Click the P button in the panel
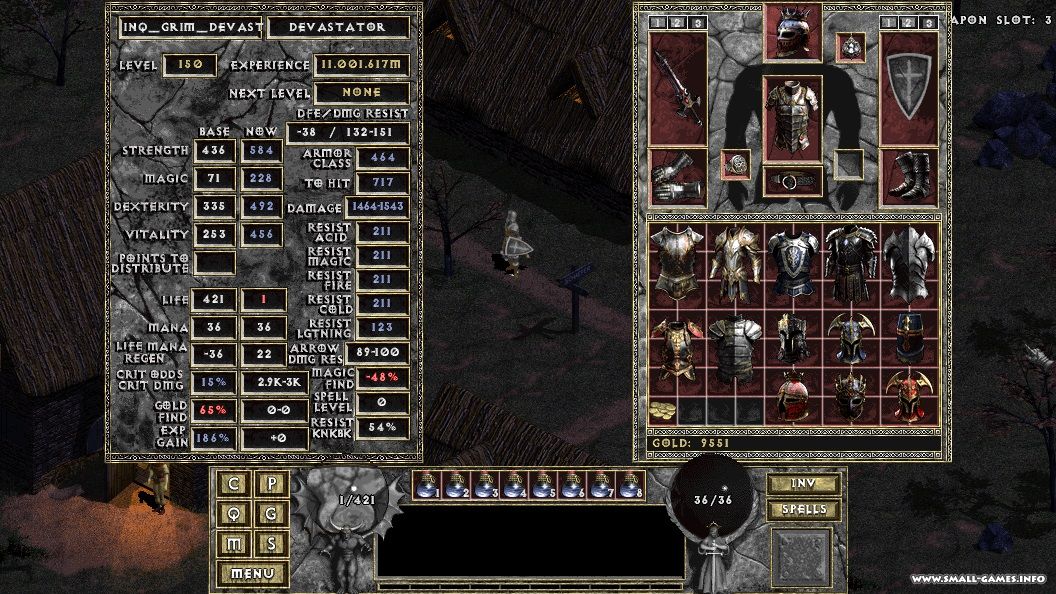This screenshot has height=594, width=1056. [x=272, y=485]
